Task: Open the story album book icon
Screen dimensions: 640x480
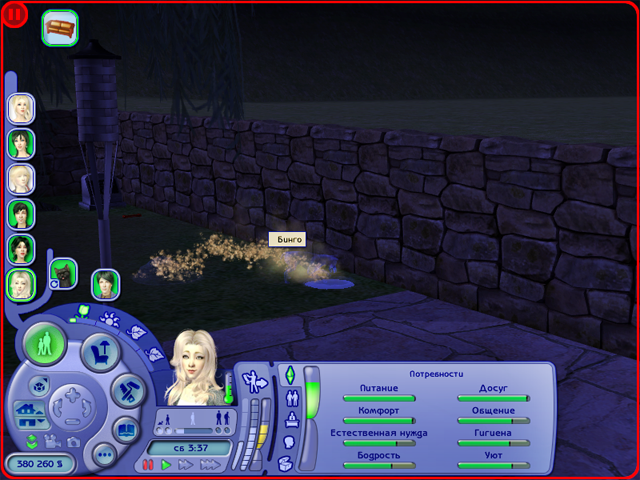Action: pos(127,430)
